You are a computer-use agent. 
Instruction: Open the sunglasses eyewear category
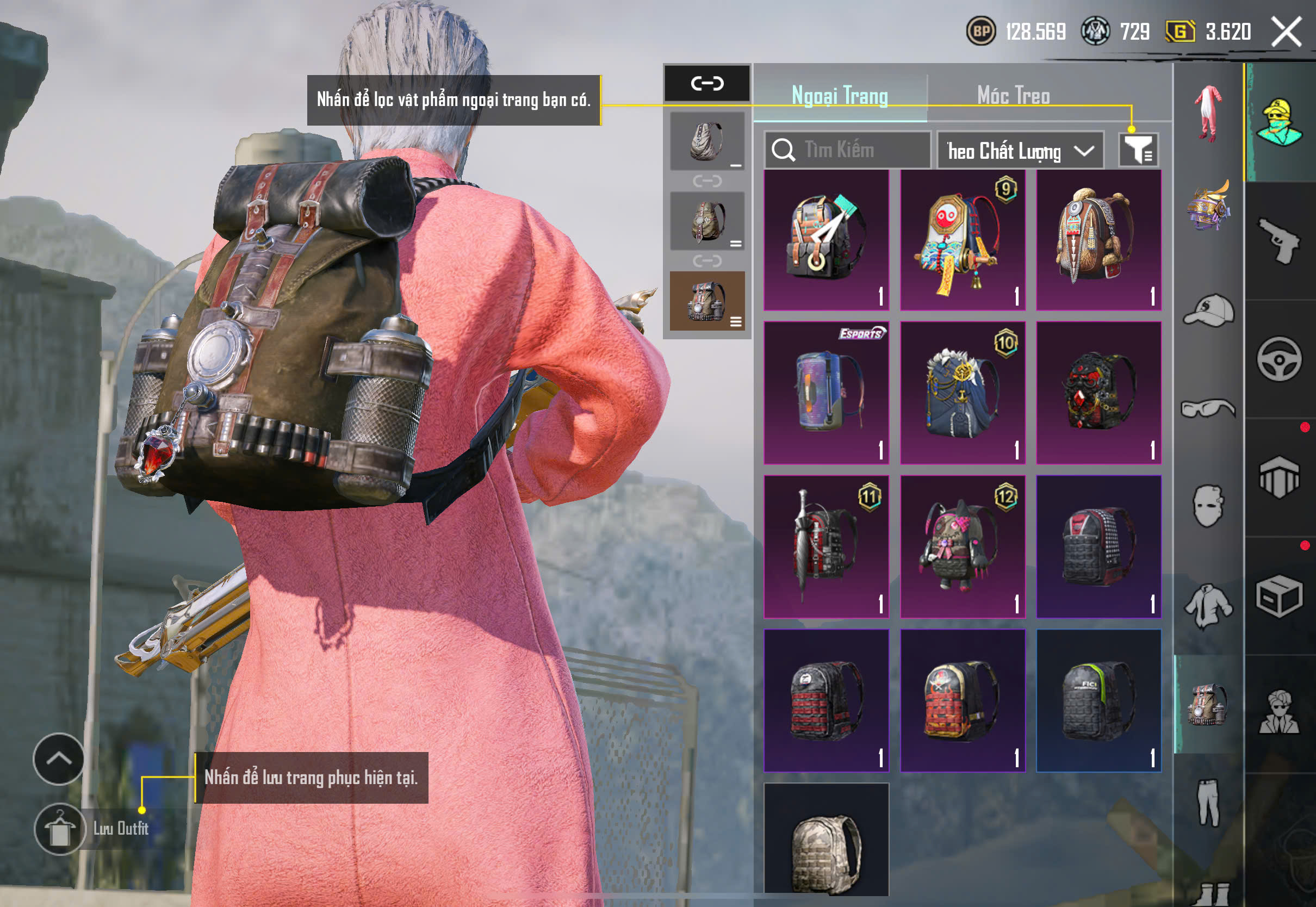1209,408
